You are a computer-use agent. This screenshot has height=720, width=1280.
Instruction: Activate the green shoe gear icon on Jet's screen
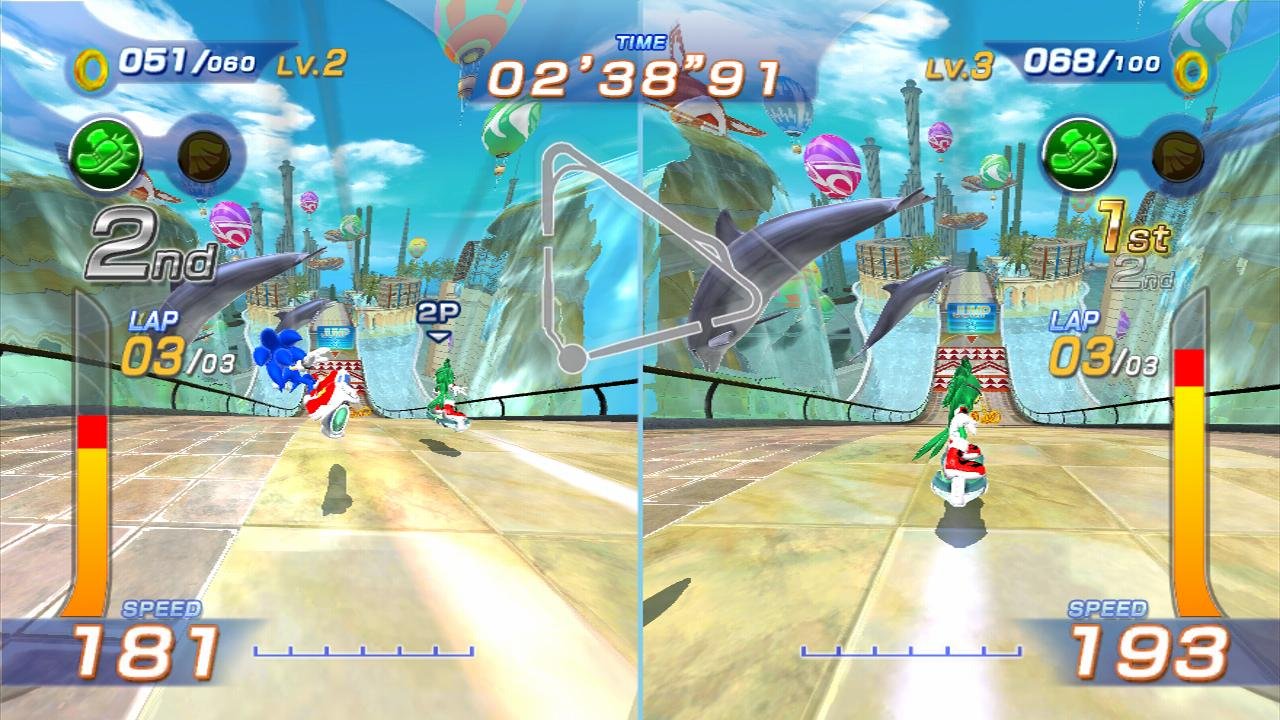pos(1078,154)
